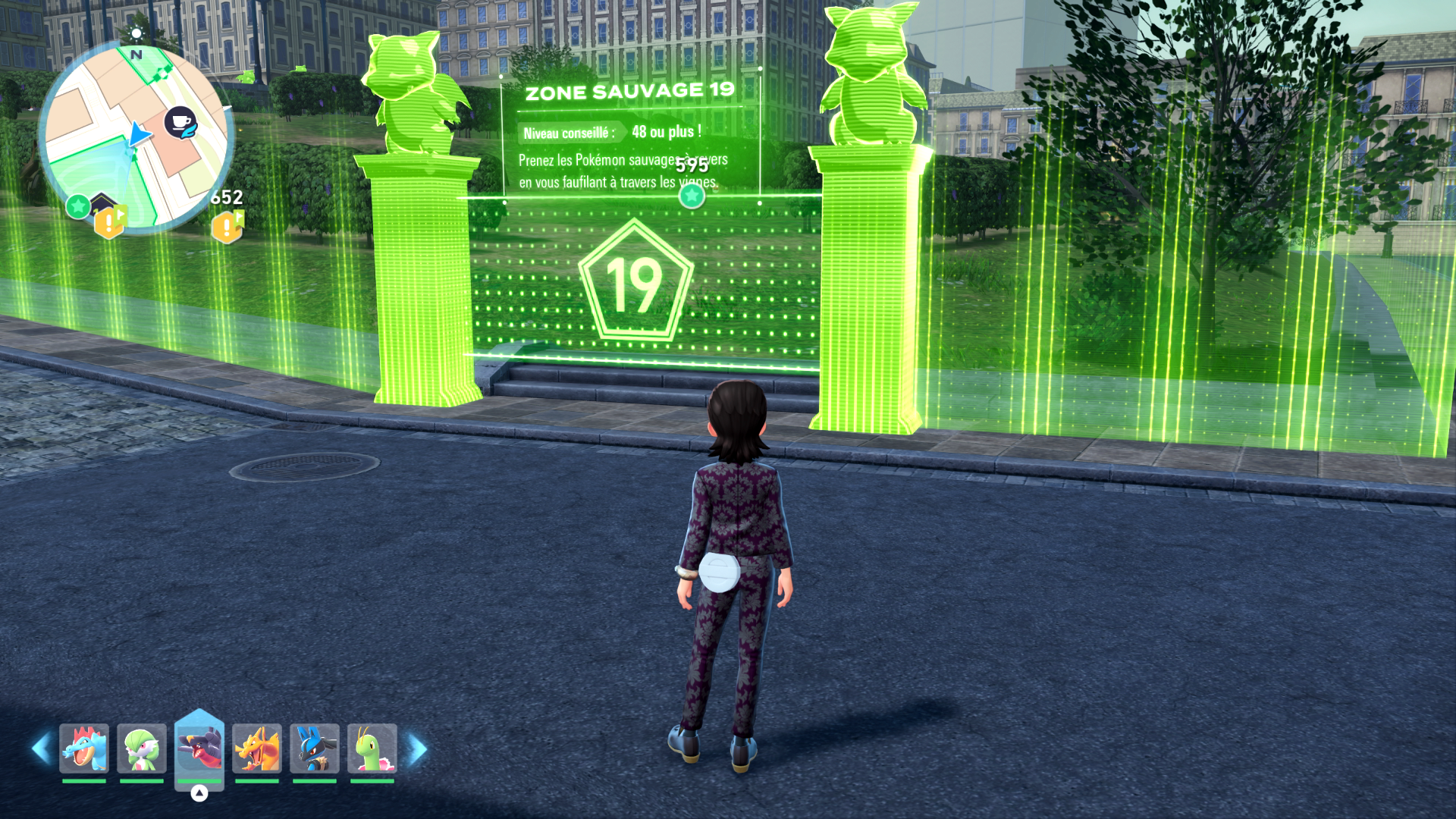Screen dimensions: 1456x819
Task: Click the right arrow beside the party bar
Action: point(417,748)
